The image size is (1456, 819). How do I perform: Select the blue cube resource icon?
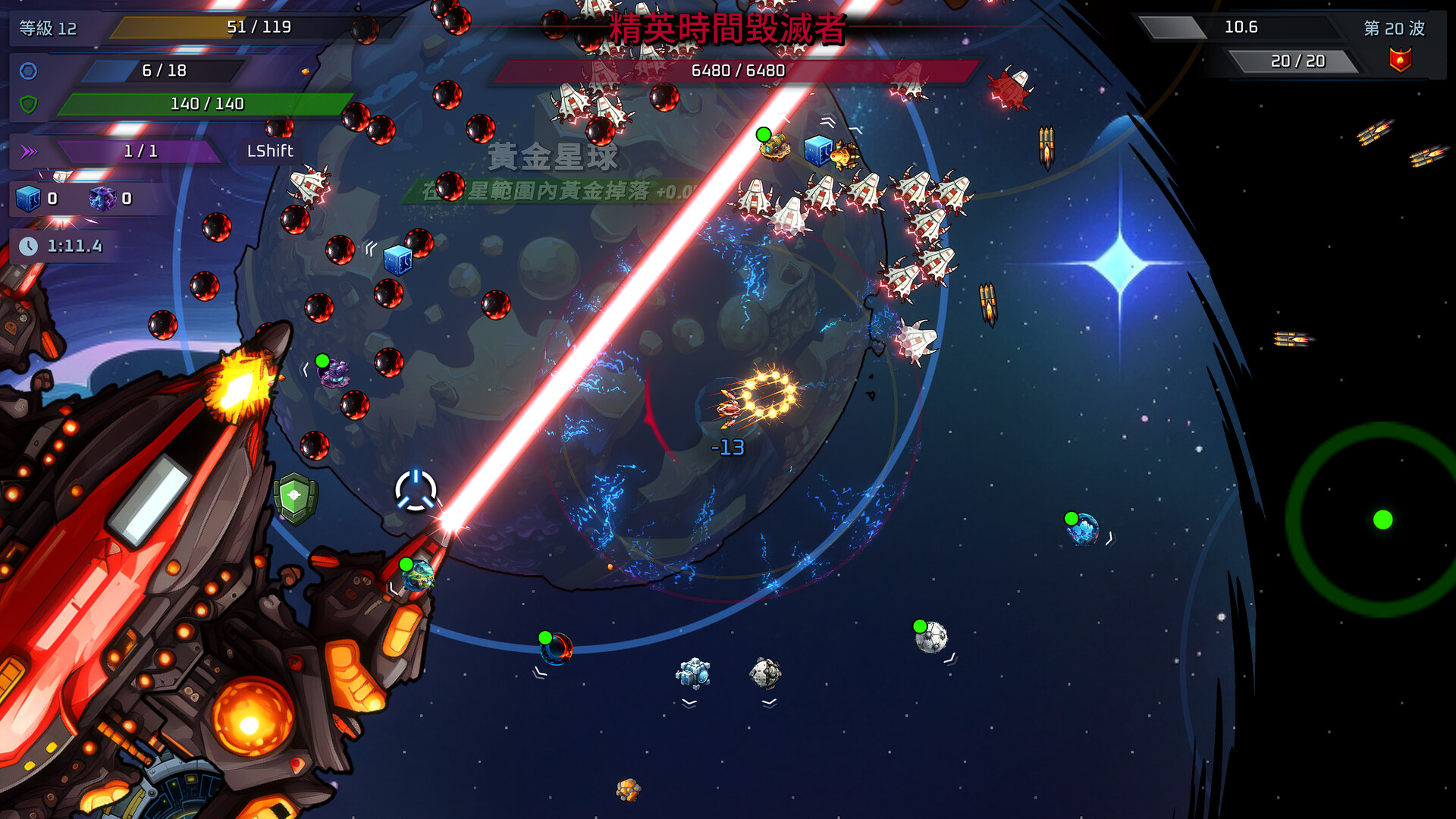(28, 199)
